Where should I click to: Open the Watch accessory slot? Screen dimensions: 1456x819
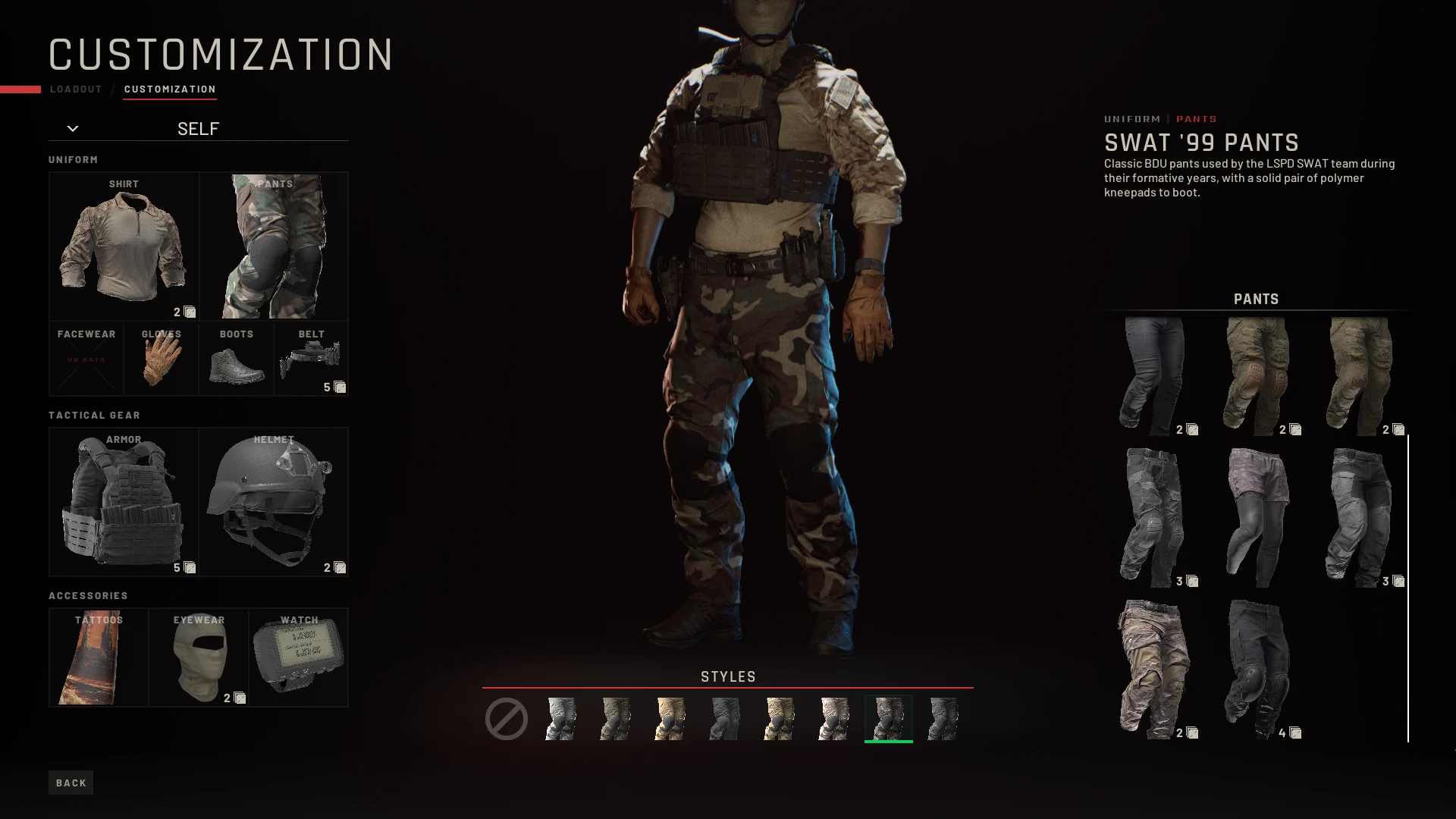tap(298, 656)
